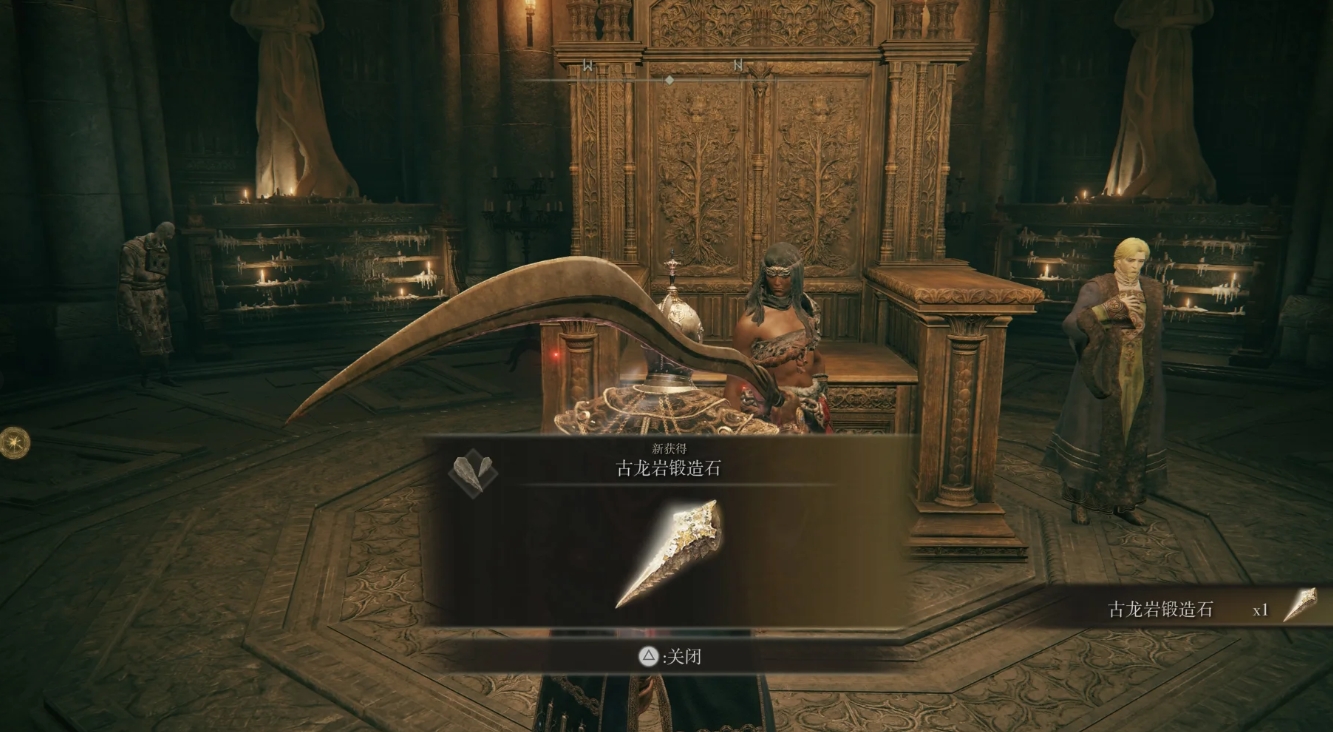The image size is (1333, 732).
Task: Select the 古龙岩锻造石 item image in popup
Action: point(668,554)
